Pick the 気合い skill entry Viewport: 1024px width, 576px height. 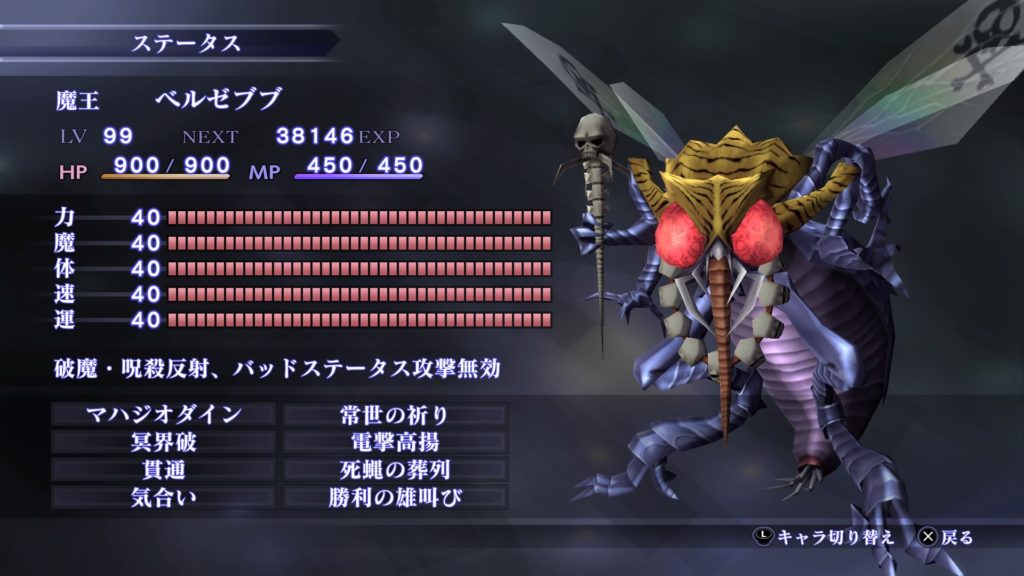(x=163, y=496)
